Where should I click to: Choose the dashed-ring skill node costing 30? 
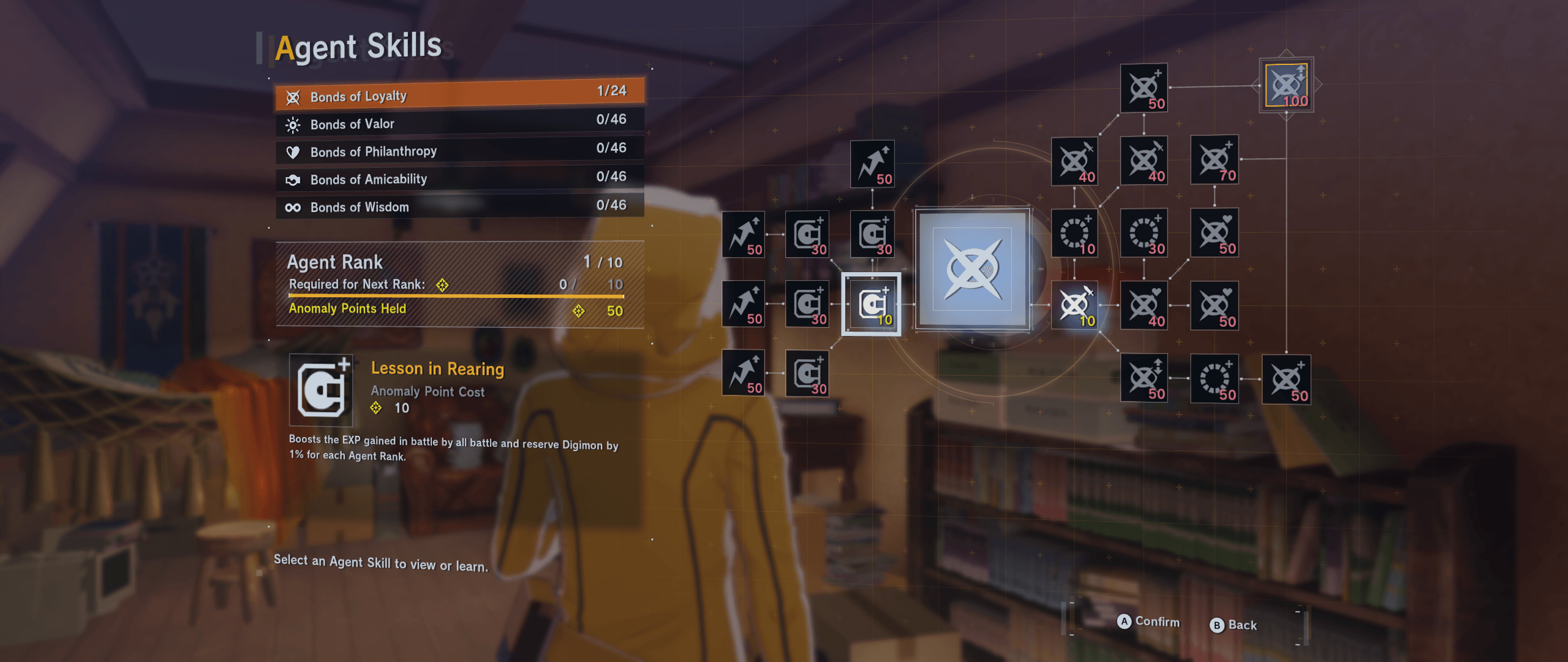coord(1144,233)
